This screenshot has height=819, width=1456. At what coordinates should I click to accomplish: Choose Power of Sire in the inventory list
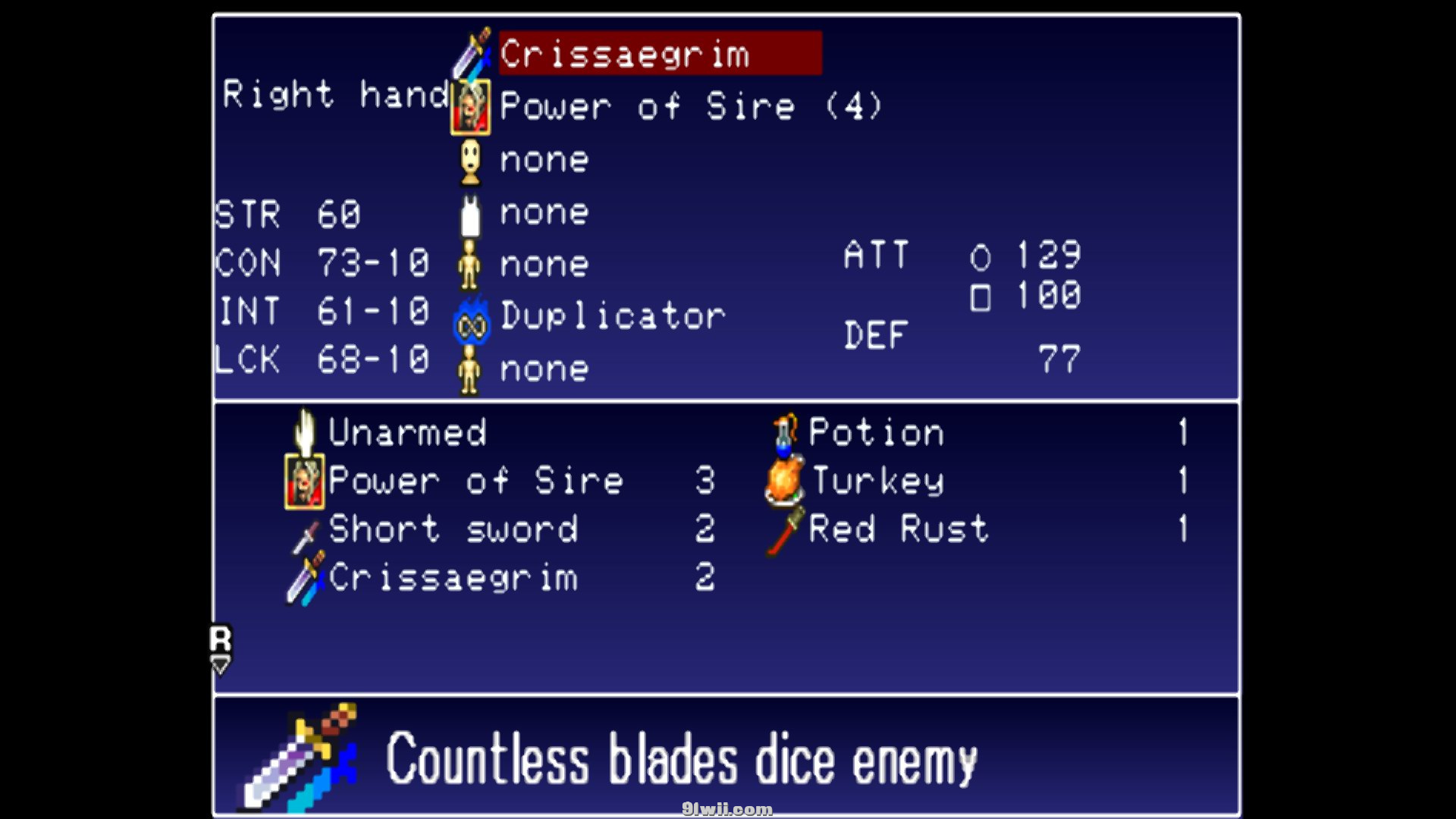pos(475,481)
